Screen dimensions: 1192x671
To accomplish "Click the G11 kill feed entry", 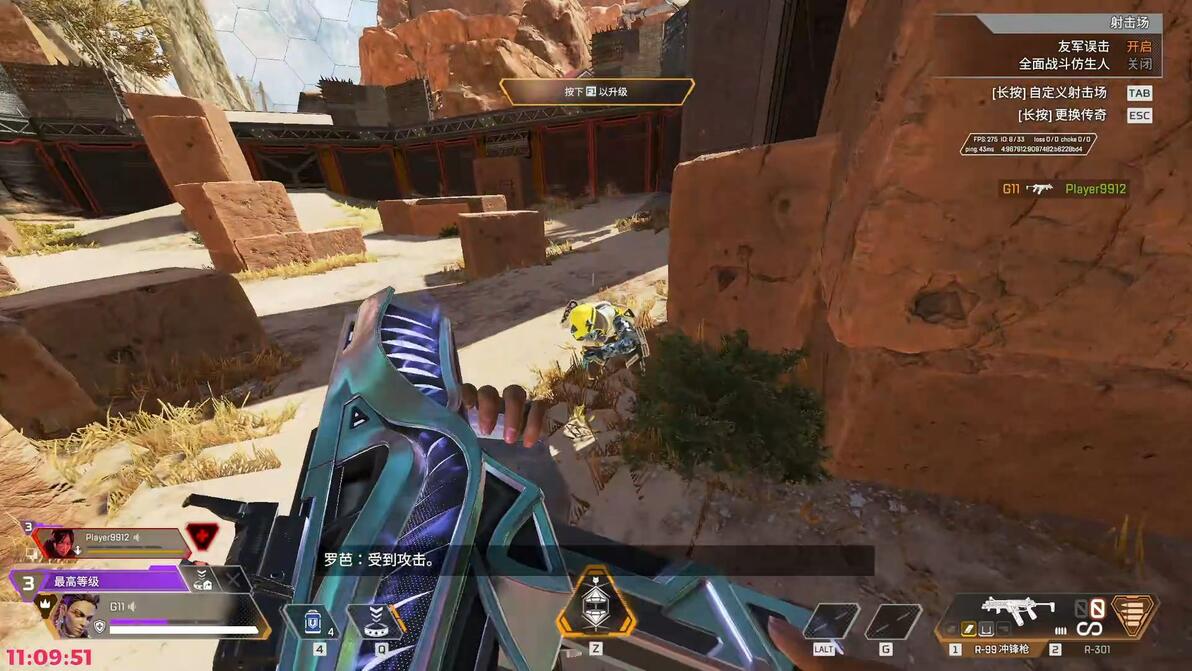I will [x=1063, y=188].
